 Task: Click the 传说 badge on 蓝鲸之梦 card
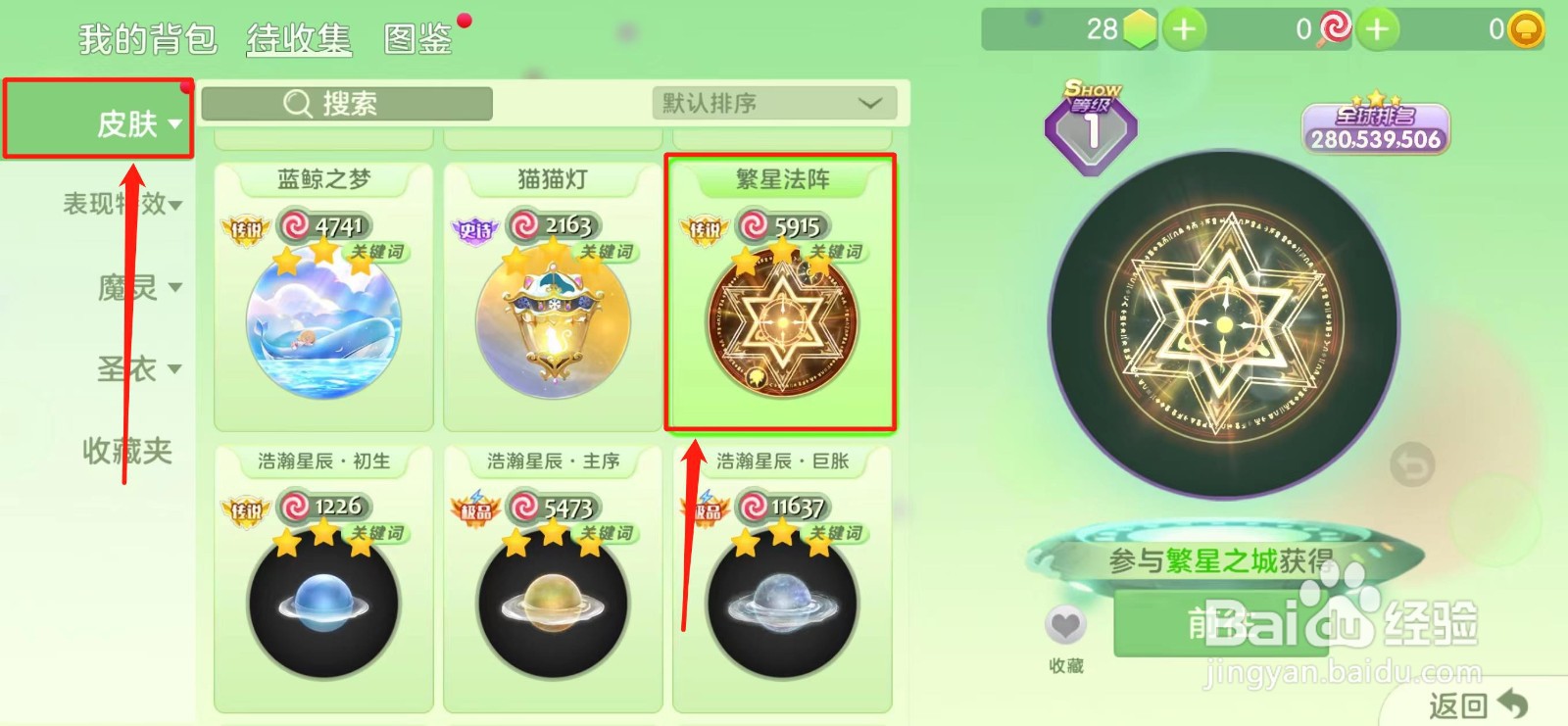pyautogui.click(x=247, y=230)
